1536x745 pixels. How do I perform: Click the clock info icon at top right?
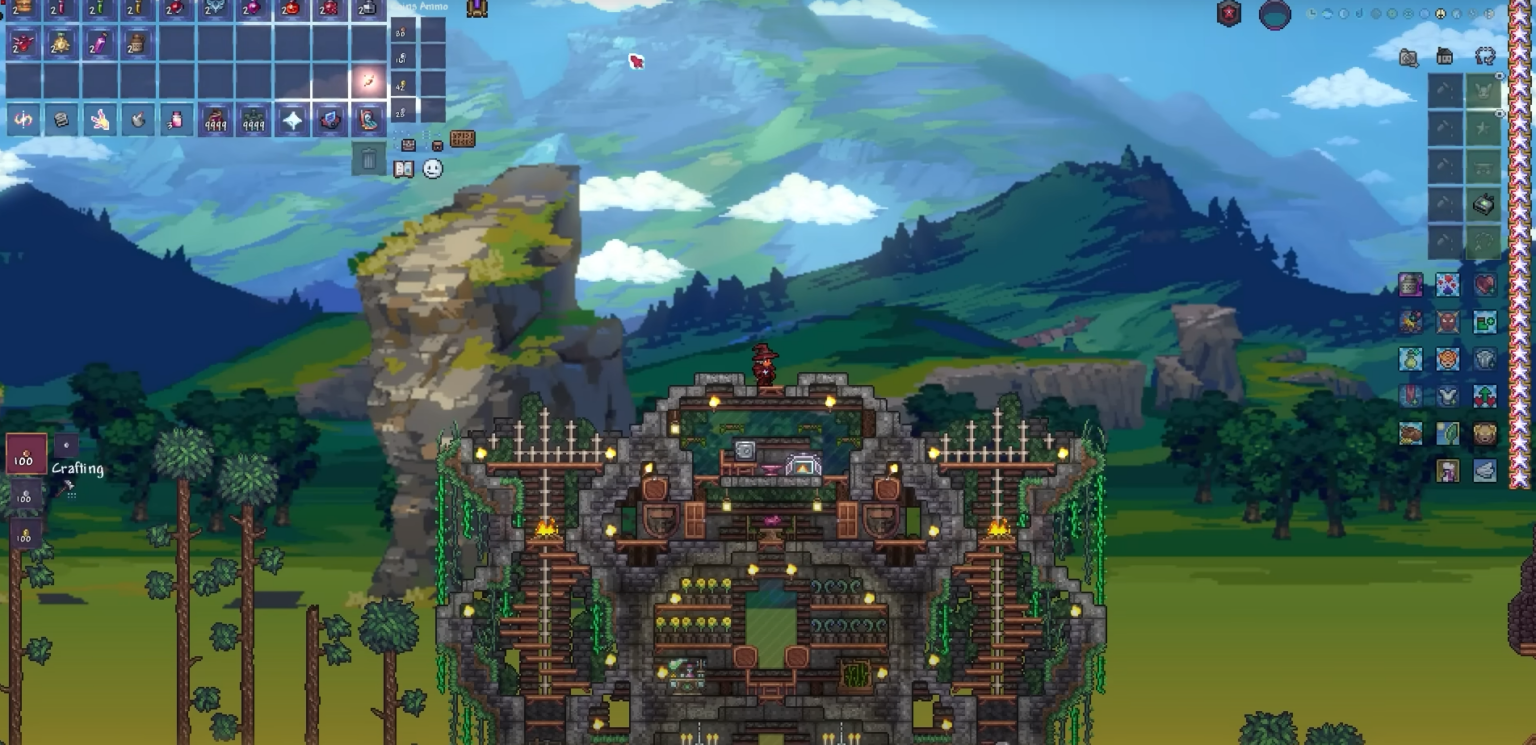(1313, 13)
